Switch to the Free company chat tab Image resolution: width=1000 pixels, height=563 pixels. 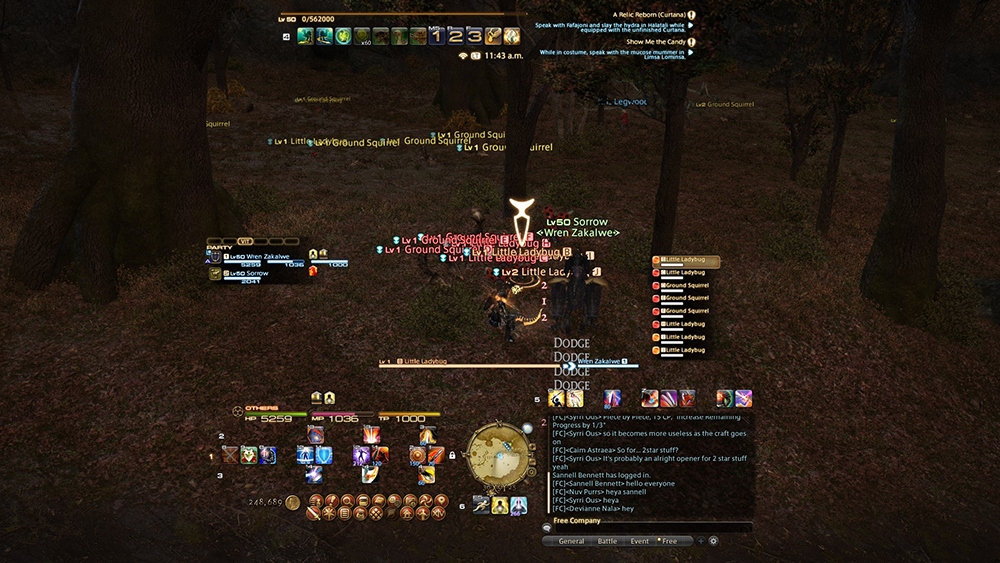(668, 541)
